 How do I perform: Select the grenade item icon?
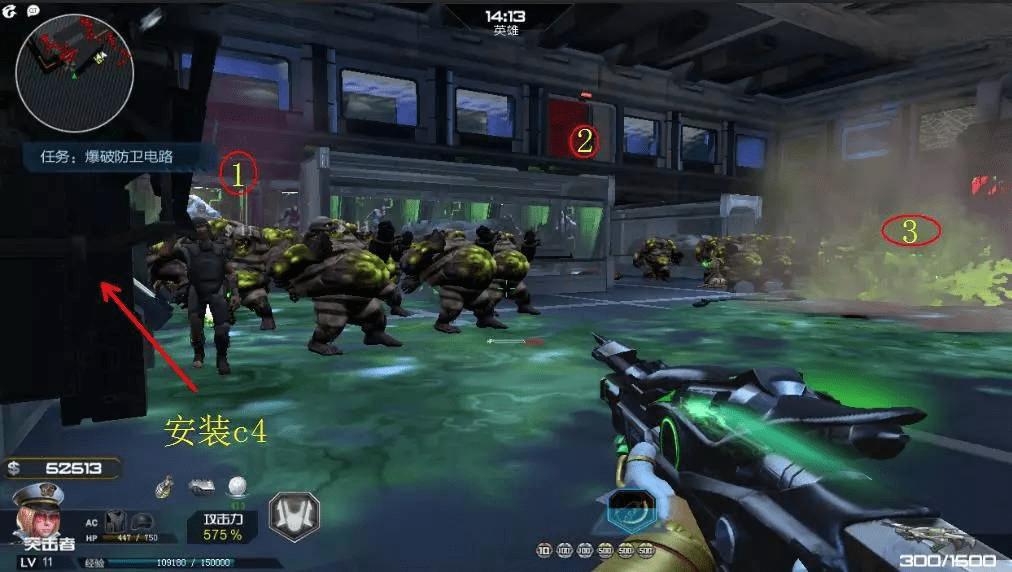[165, 487]
